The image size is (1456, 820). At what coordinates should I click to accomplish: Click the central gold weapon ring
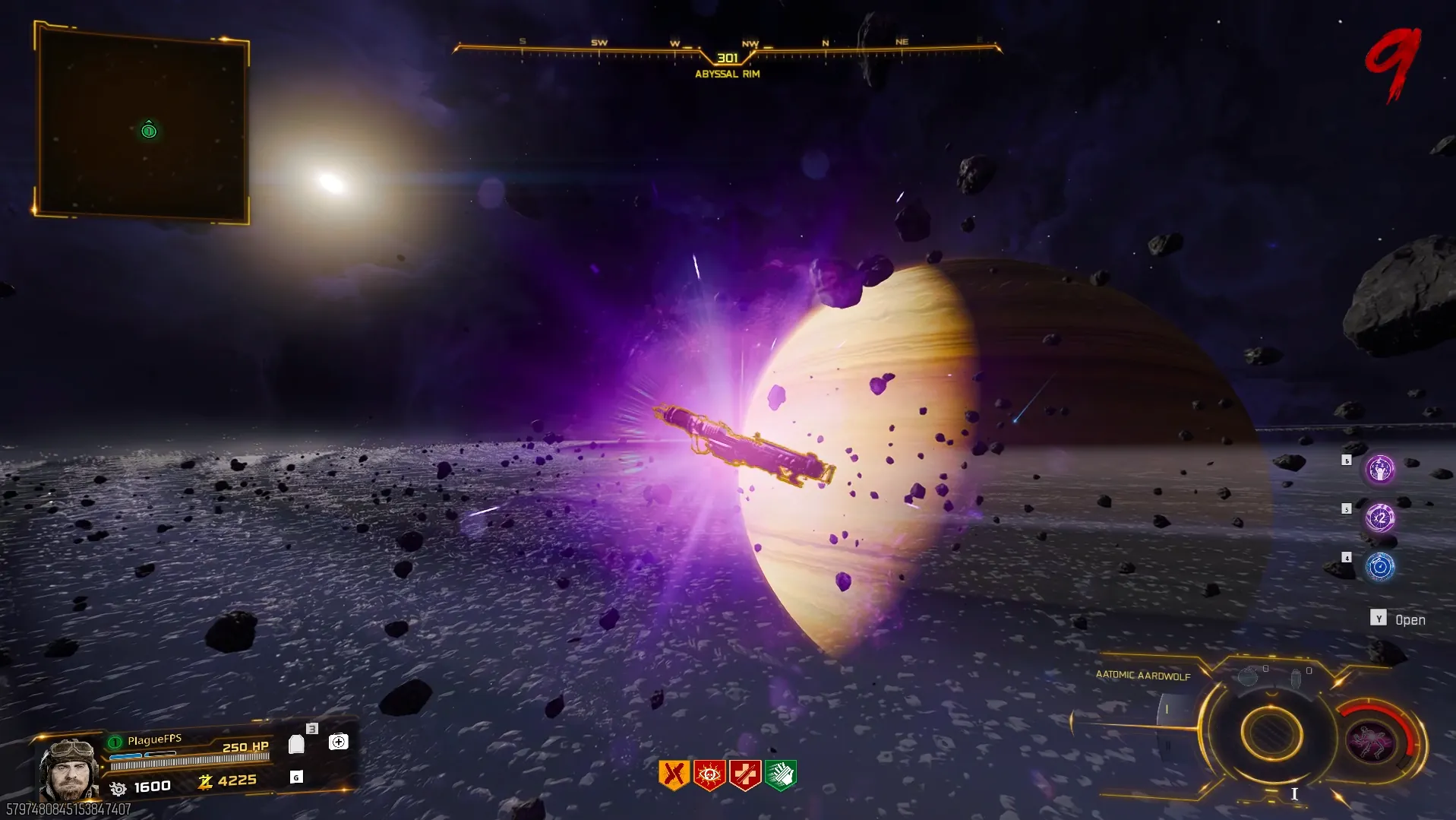point(1271,733)
